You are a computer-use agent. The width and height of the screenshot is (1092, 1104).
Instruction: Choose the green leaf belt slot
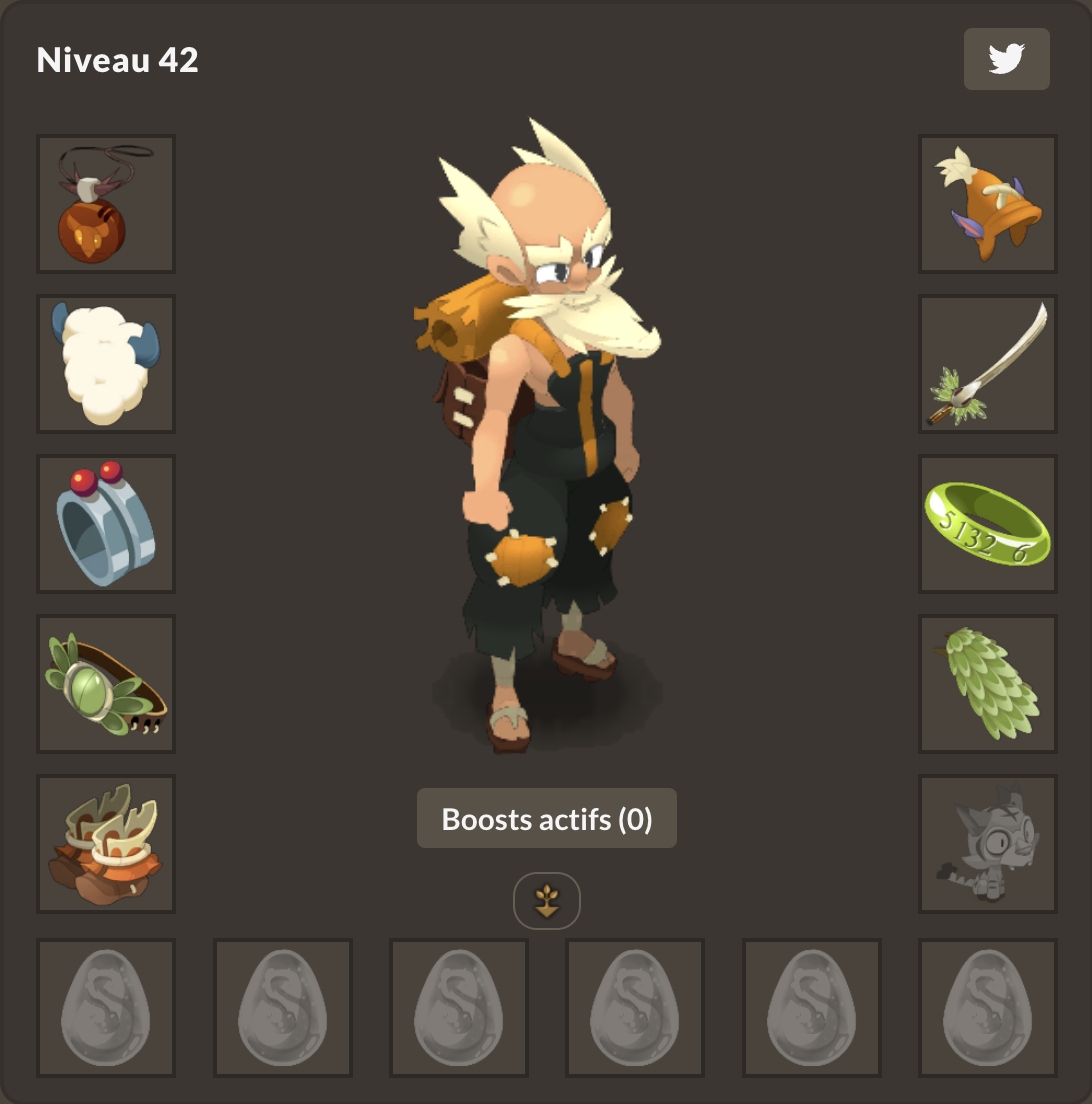[x=106, y=684]
